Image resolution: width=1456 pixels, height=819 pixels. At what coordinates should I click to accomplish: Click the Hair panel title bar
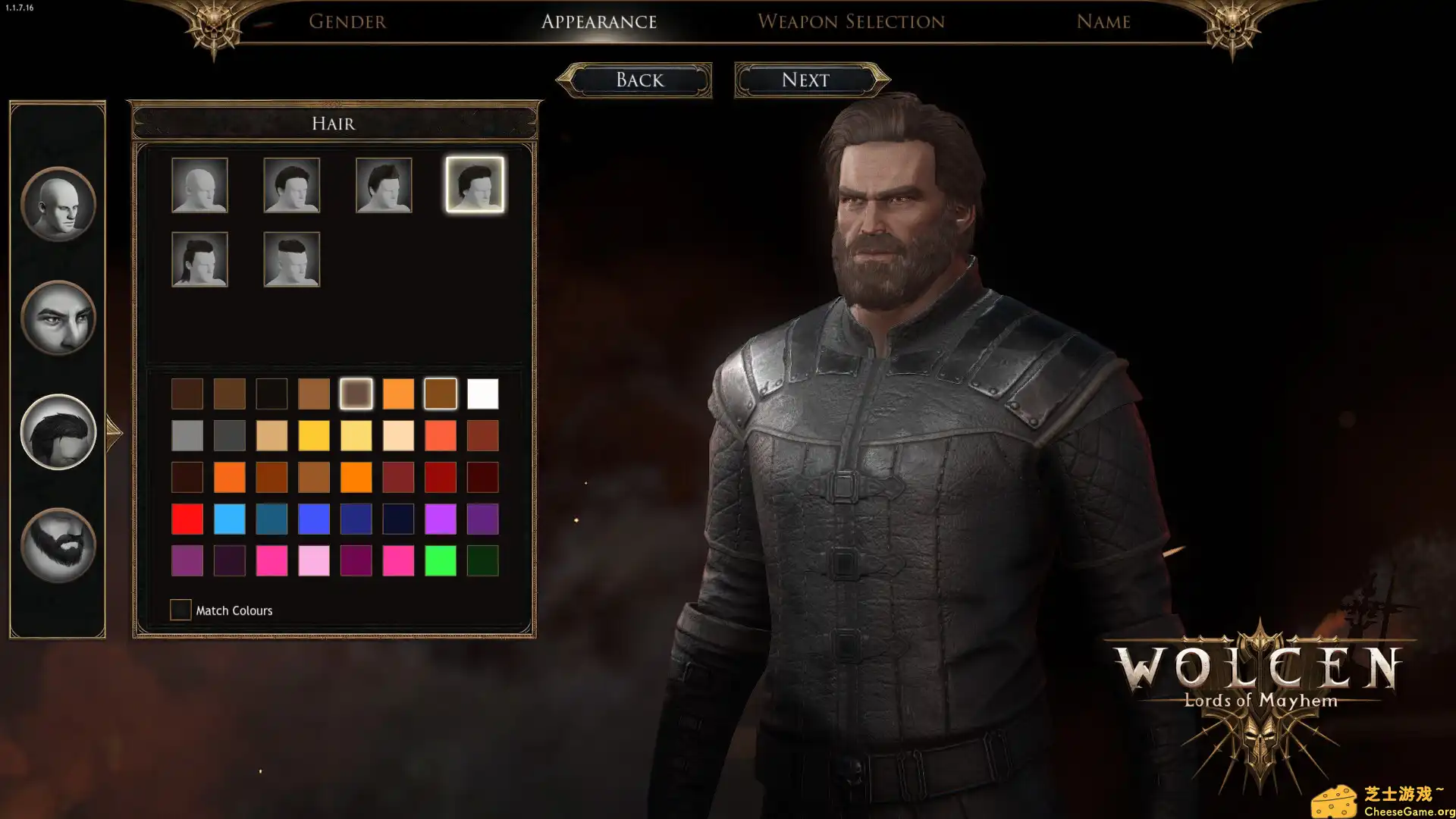(x=334, y=123)
